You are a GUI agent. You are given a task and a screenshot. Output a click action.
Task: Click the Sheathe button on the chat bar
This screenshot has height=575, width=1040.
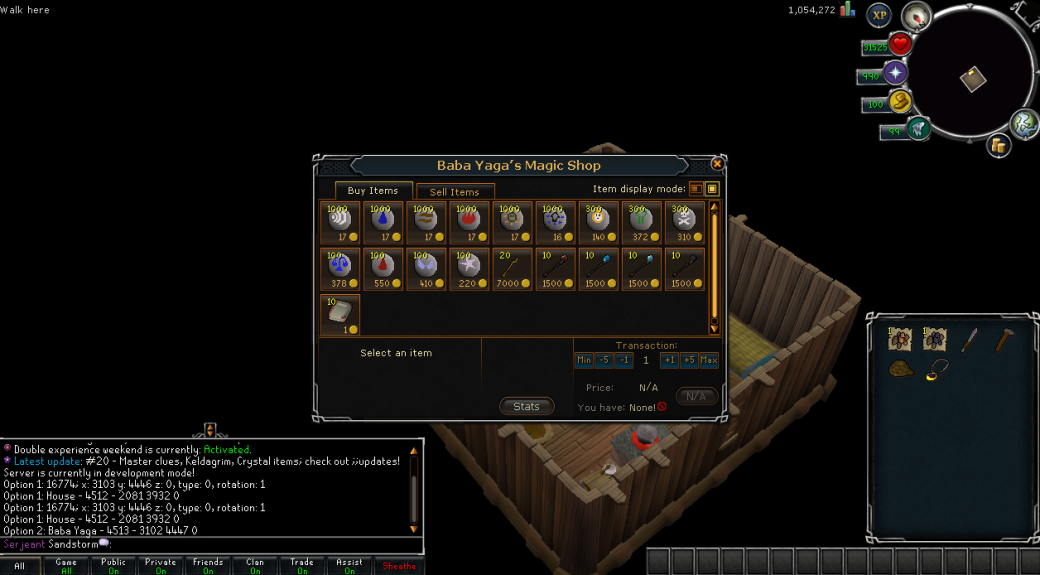click(399, 566)
